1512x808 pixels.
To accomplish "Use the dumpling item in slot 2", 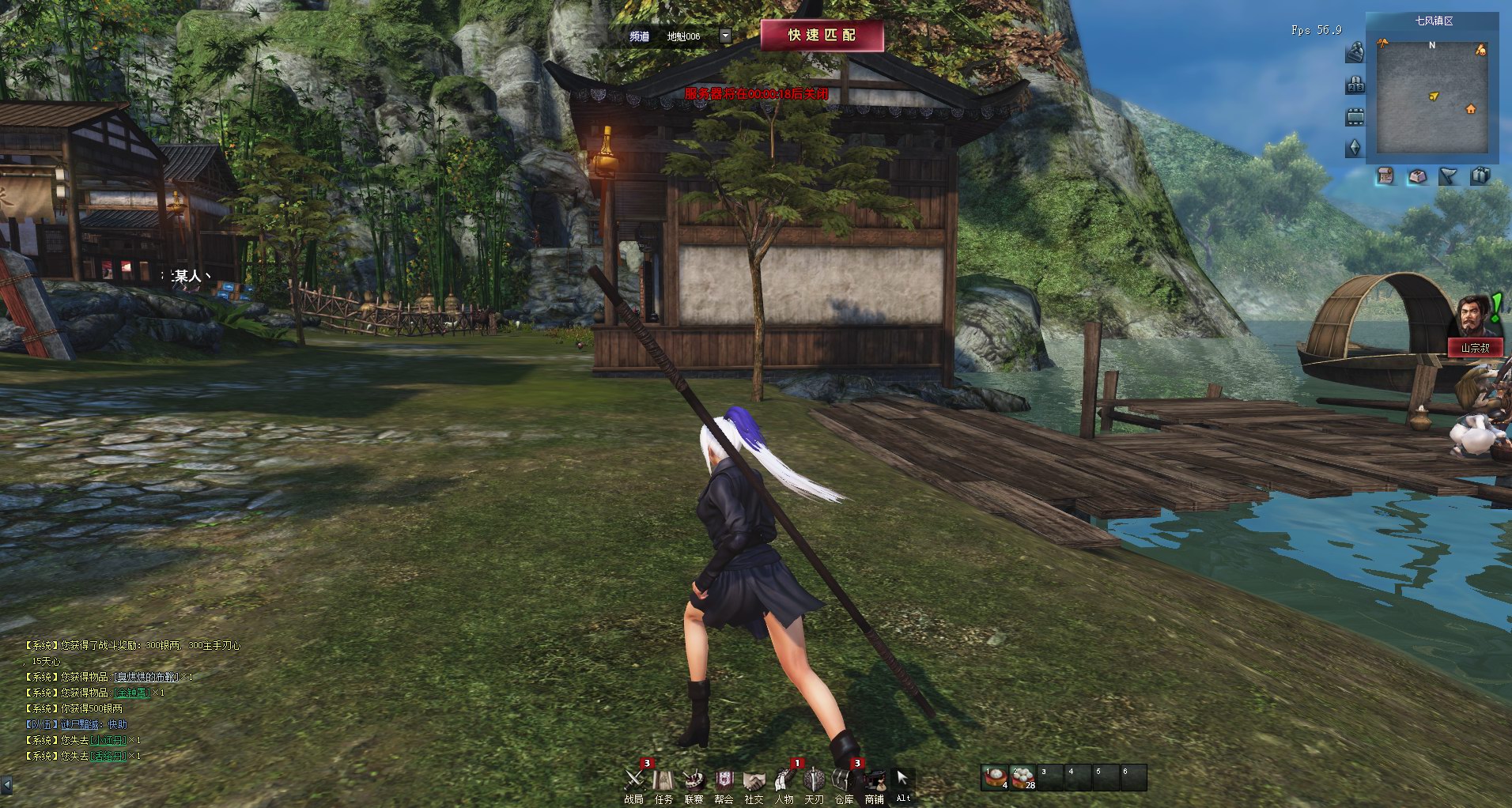I will pyautogui.click(x=1023, y=778).
